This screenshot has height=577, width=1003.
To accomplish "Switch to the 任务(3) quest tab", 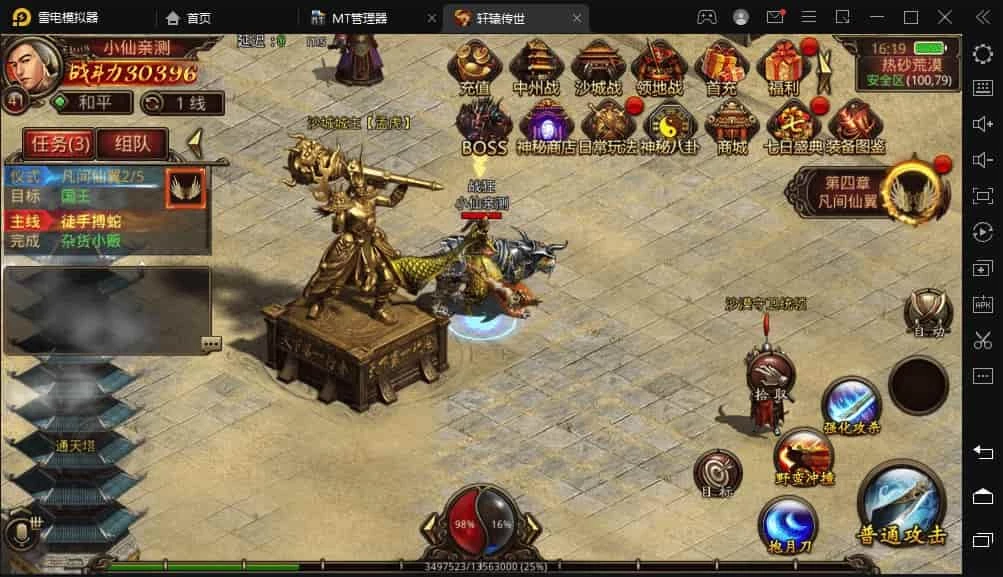I will (59, 144).
